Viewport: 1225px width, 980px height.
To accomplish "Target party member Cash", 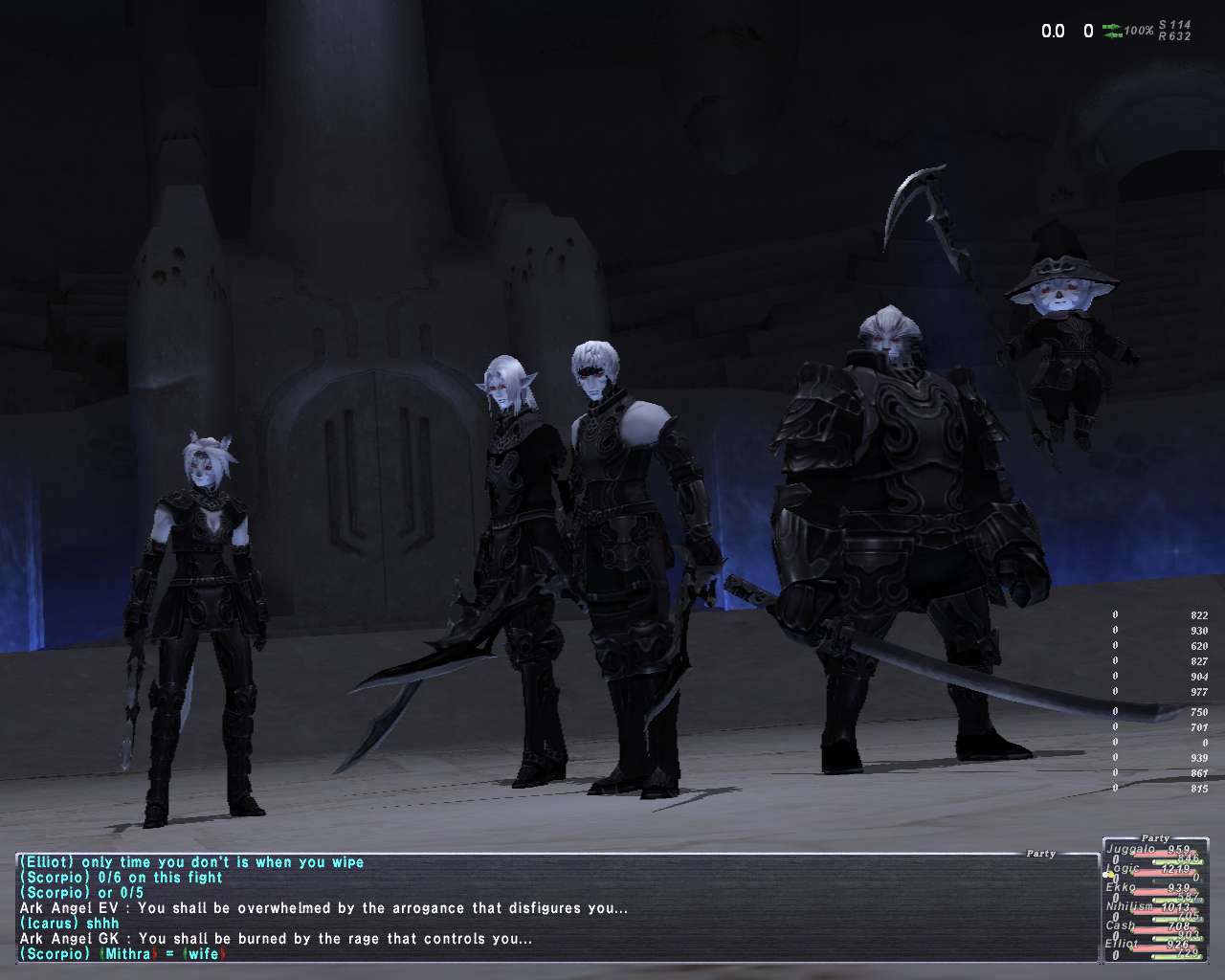I will [x=1121, y=925].
